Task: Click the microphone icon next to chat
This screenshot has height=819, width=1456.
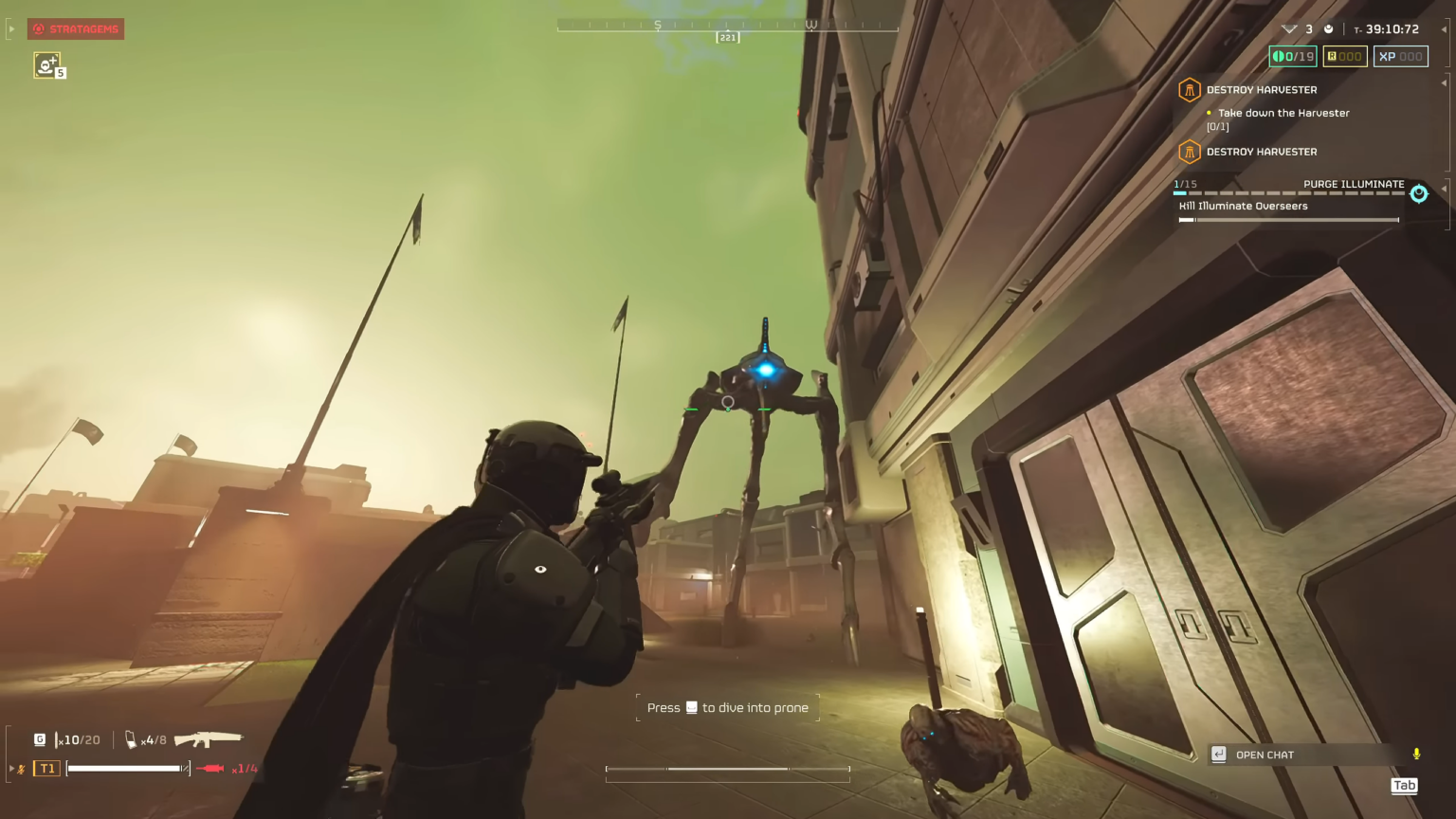Action: pos(1416,755)
